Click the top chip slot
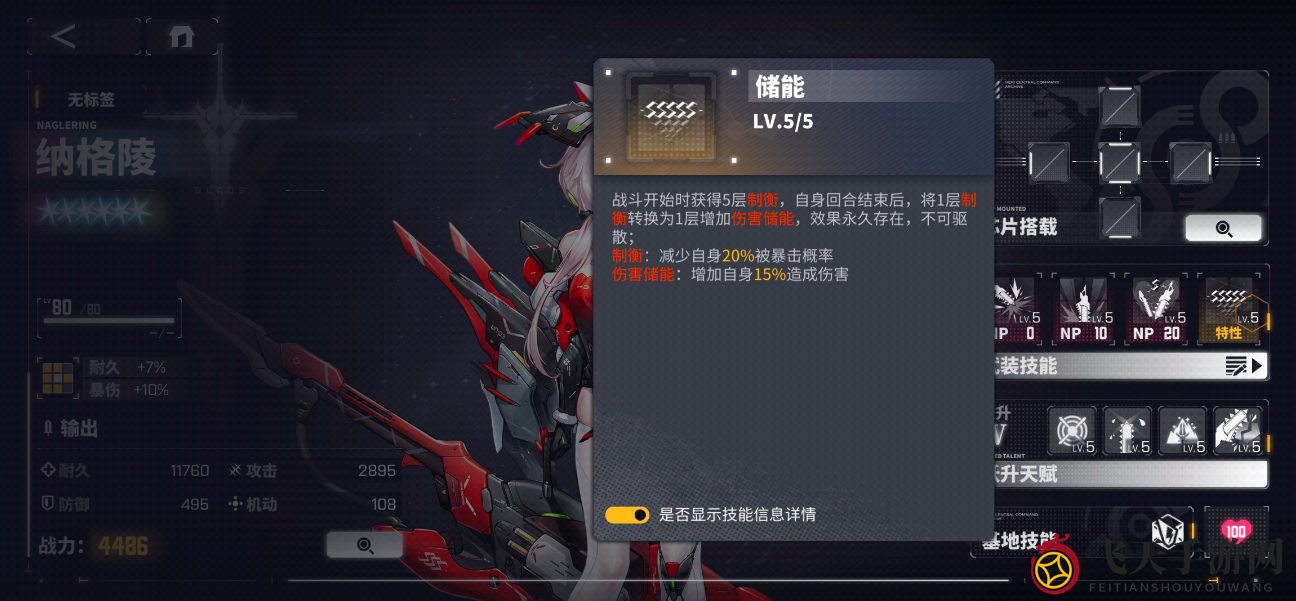Viewport: 1296px width, 601px height. point(1119,106)
